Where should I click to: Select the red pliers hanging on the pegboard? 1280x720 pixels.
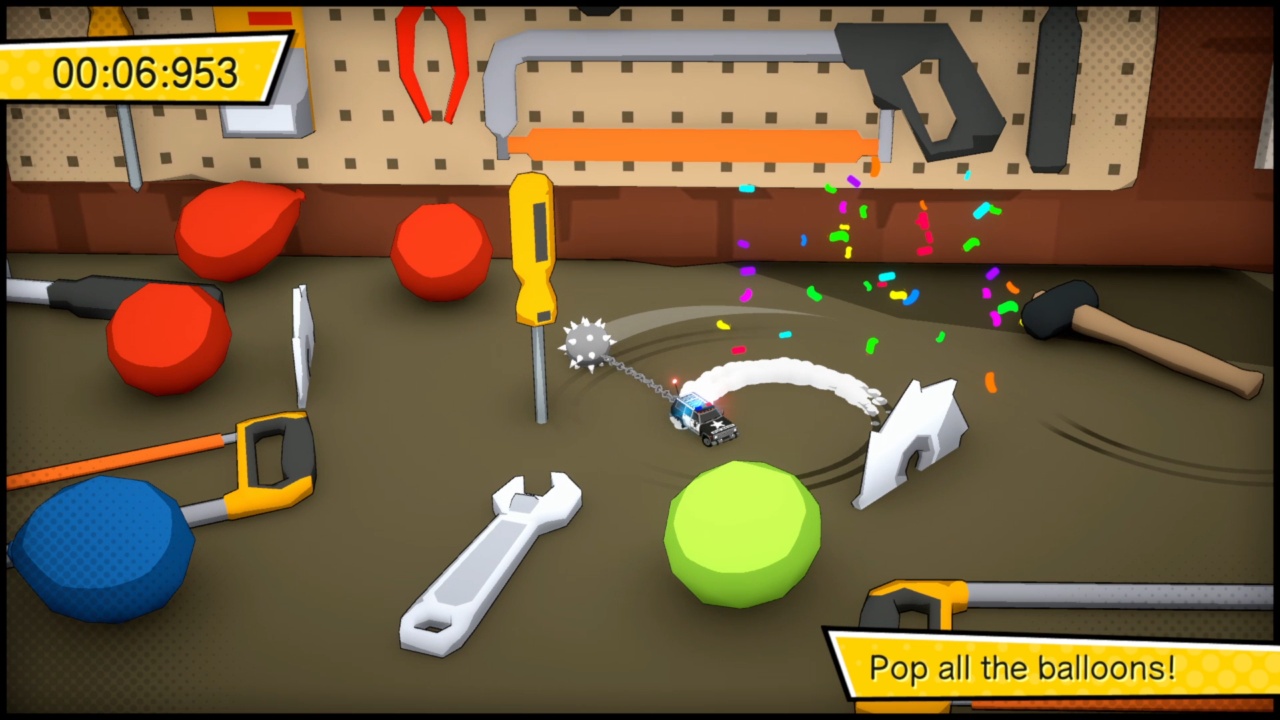(430, 60)
